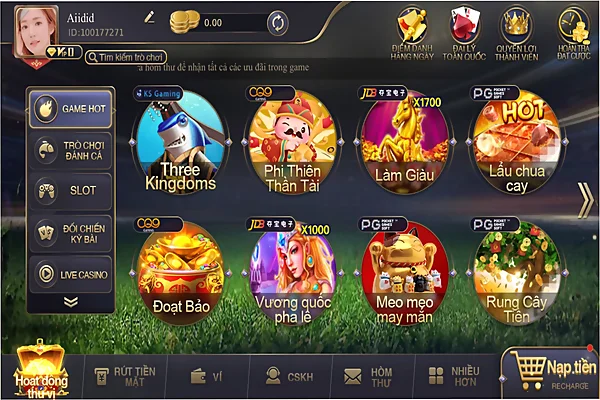The width and height of the screenshot is (600, 400).
Task: Show the Trò Chơi Đánh Cá category
Action: point(70,150)
